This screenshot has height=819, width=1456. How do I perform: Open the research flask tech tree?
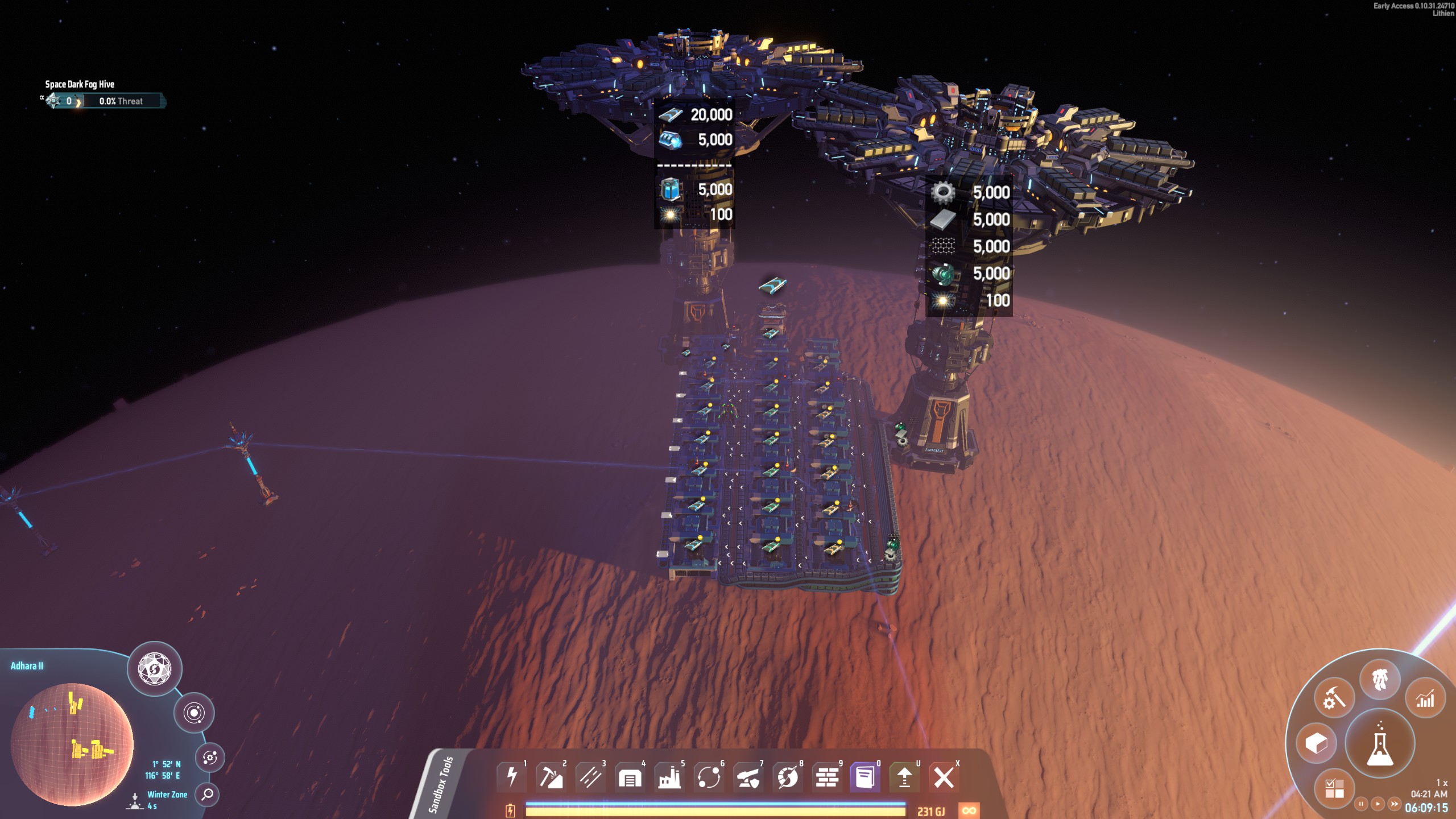(x=1380, y=743)
